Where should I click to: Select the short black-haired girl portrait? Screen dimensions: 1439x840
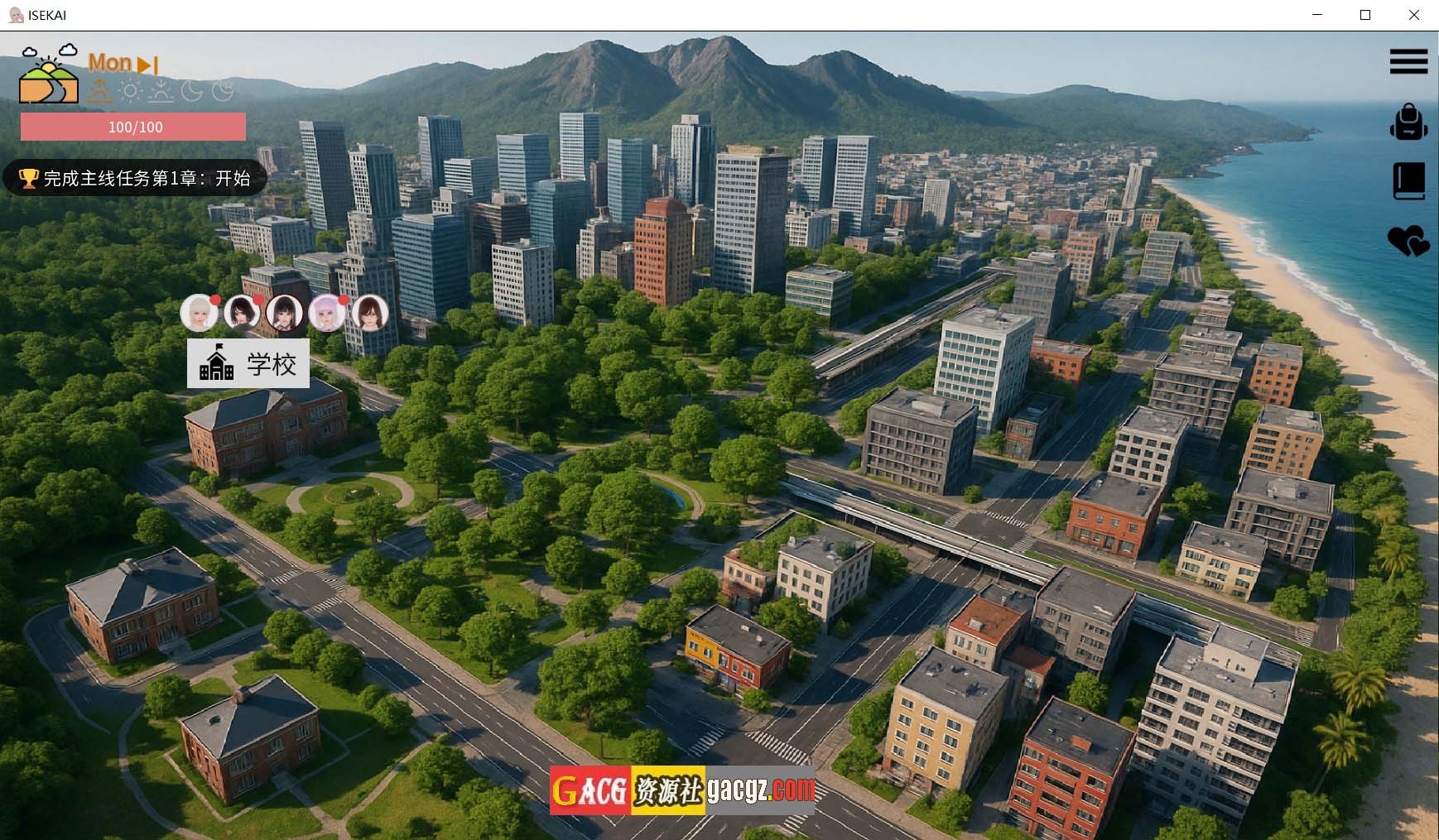click(242, 313)
